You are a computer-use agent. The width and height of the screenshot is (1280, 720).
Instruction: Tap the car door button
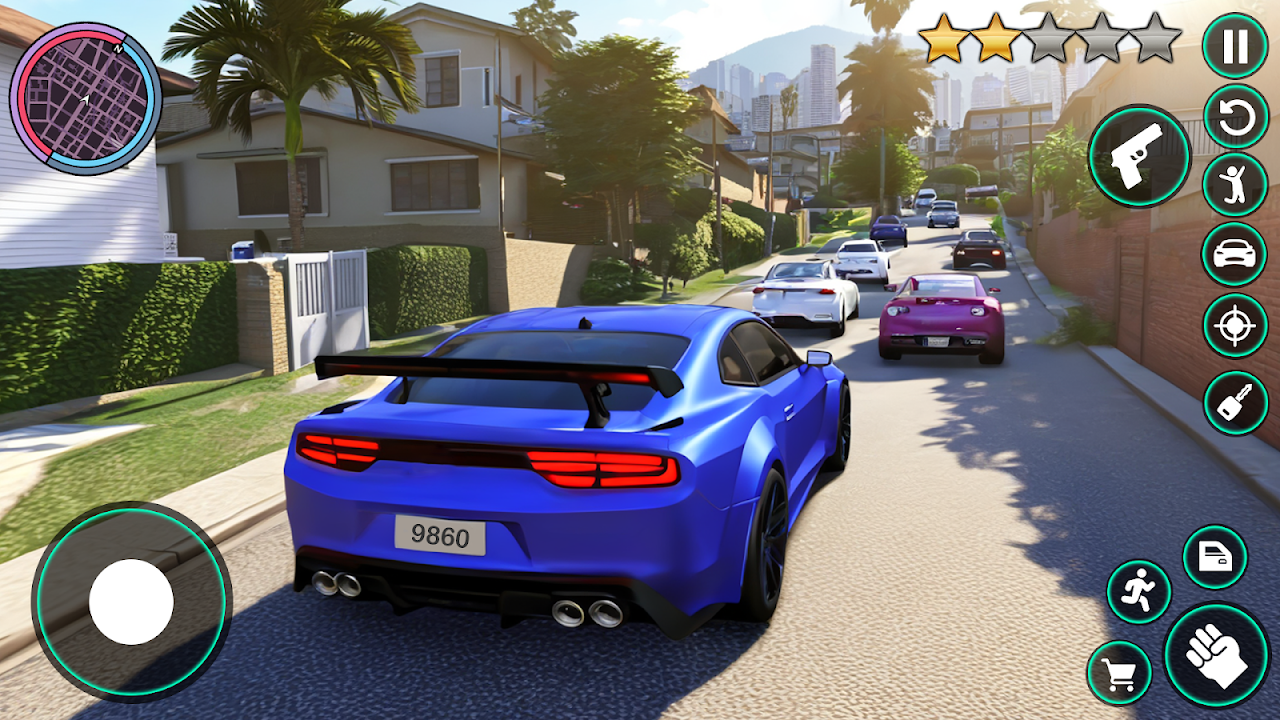(1215, 557)
